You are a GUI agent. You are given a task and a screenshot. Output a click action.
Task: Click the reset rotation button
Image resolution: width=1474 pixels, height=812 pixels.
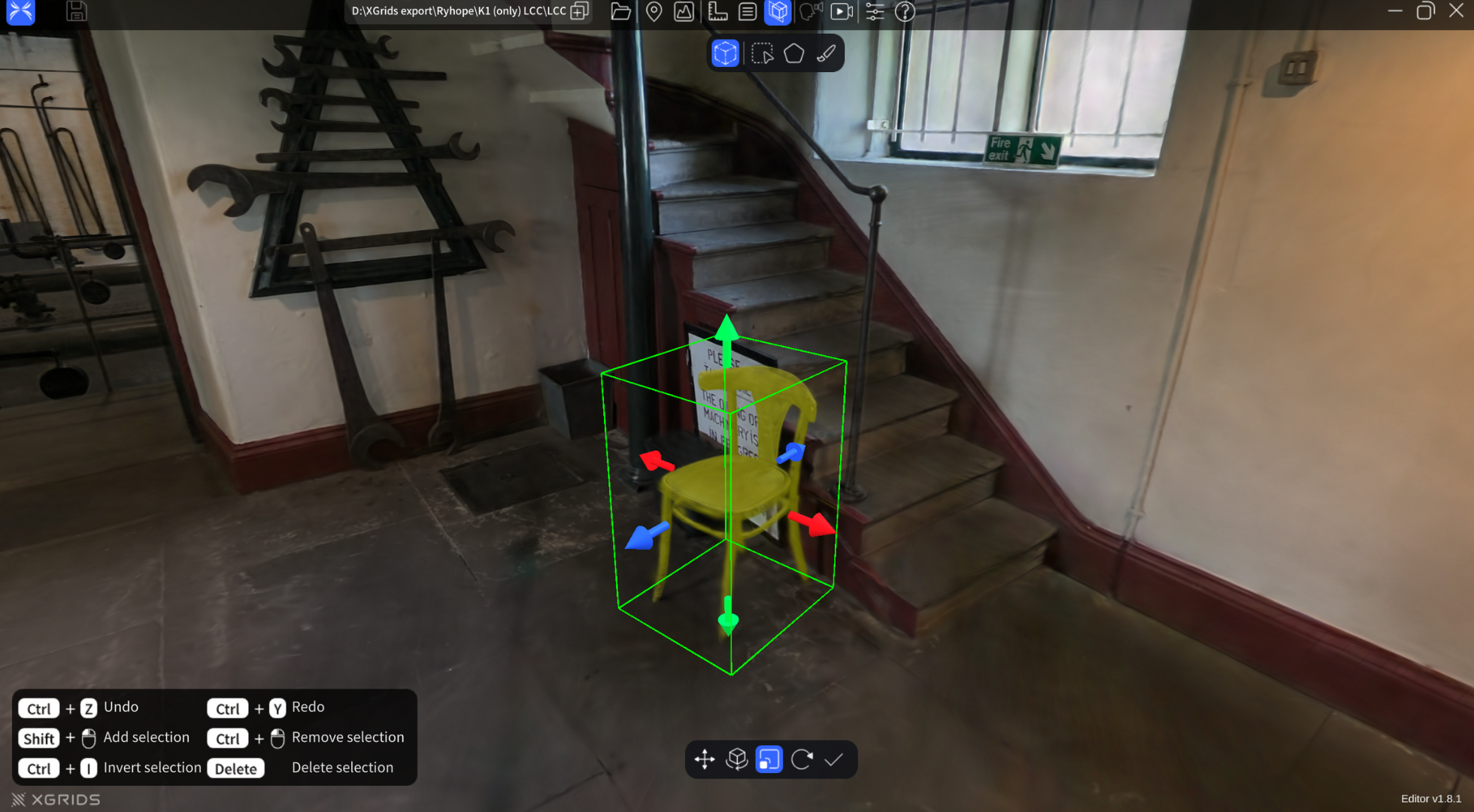coord(802,759)
